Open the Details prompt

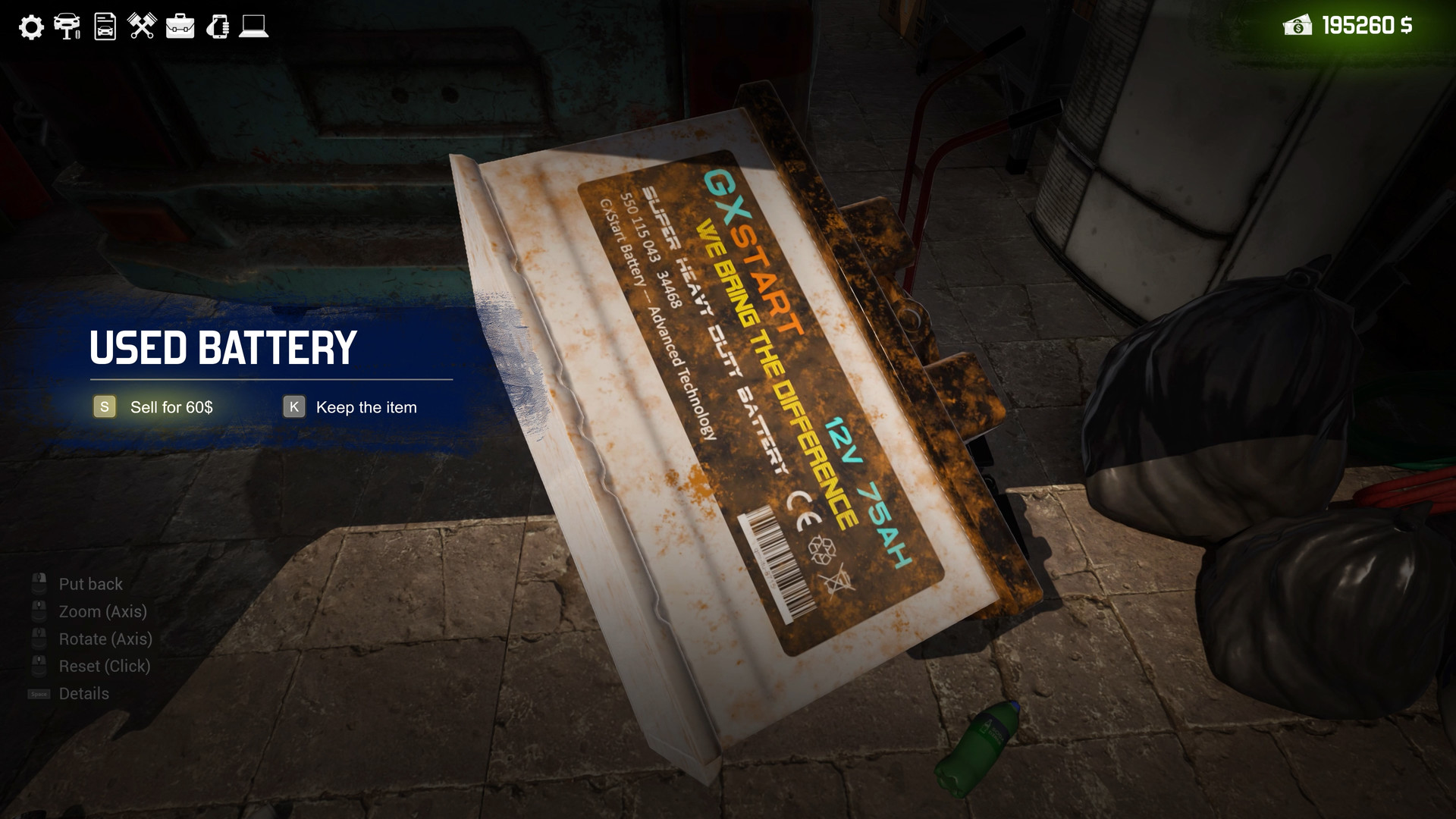(x=83, y=693)
